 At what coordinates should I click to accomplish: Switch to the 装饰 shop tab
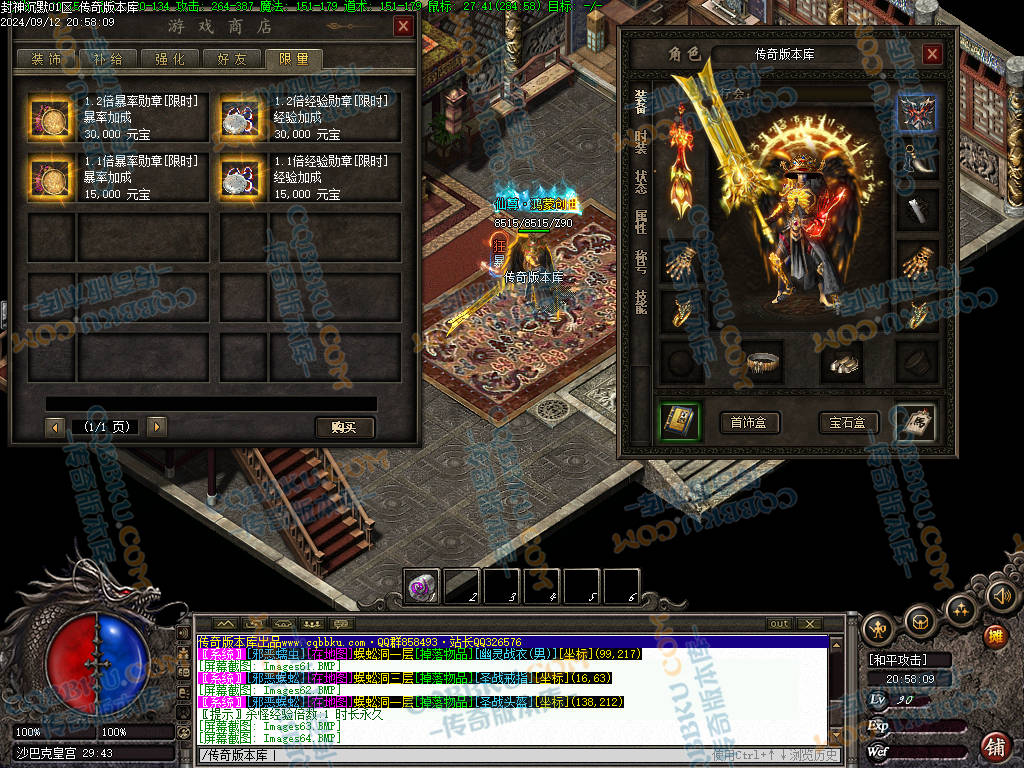click(x=47, y=59)
